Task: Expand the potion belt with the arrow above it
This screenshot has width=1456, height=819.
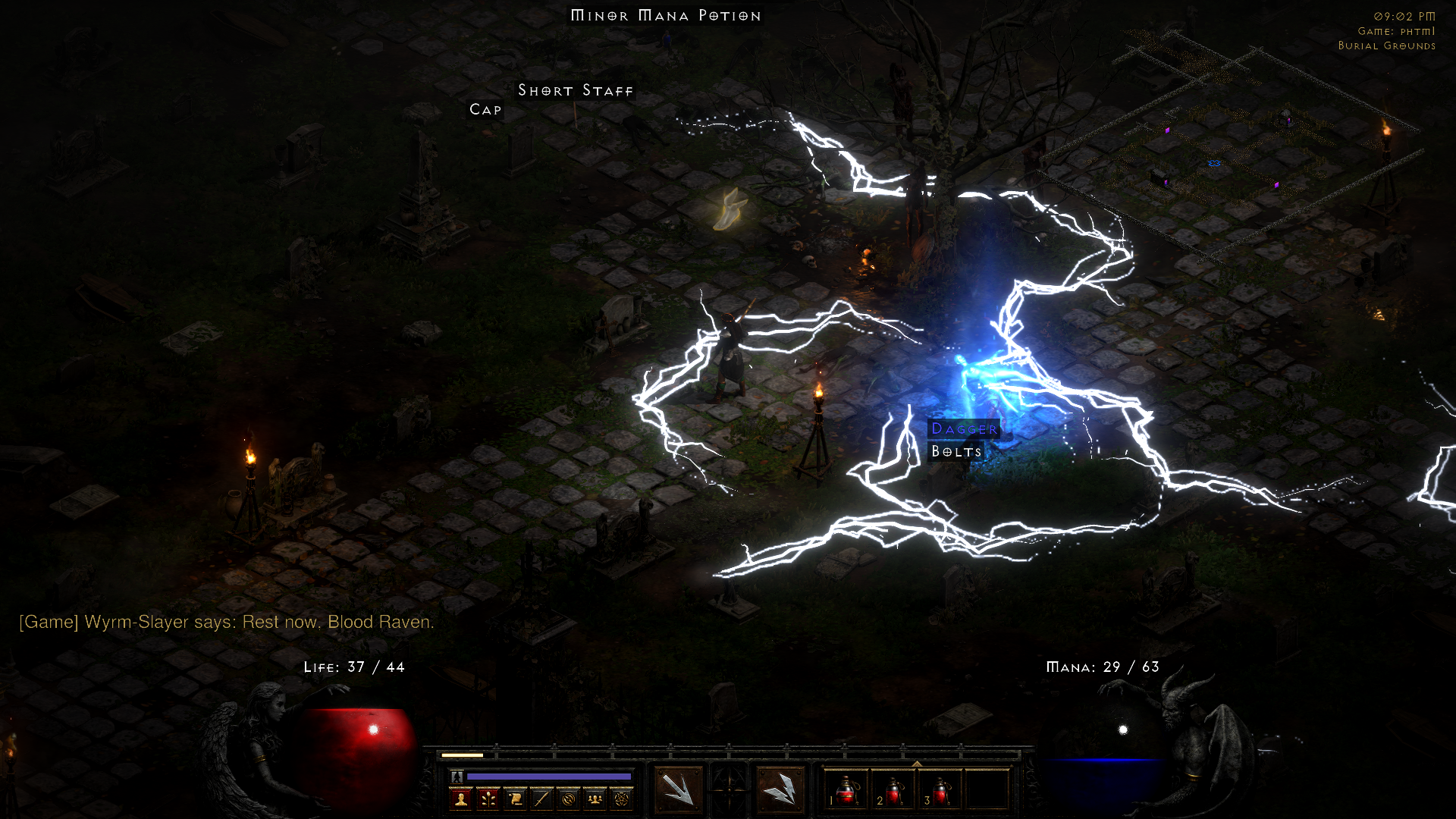Action: tap(916, 764)
